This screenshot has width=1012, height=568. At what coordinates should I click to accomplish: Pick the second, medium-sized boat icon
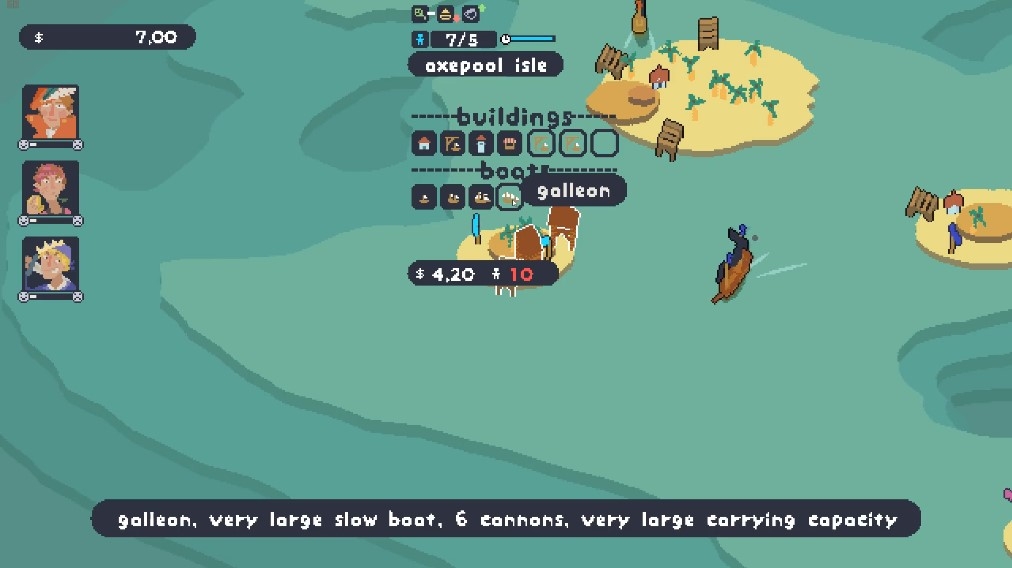pos(453,197)
